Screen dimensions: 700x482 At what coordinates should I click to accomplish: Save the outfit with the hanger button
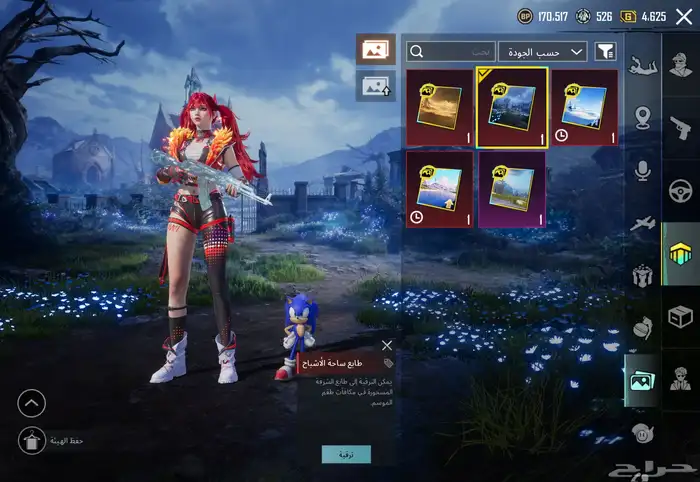click(32, 440)
